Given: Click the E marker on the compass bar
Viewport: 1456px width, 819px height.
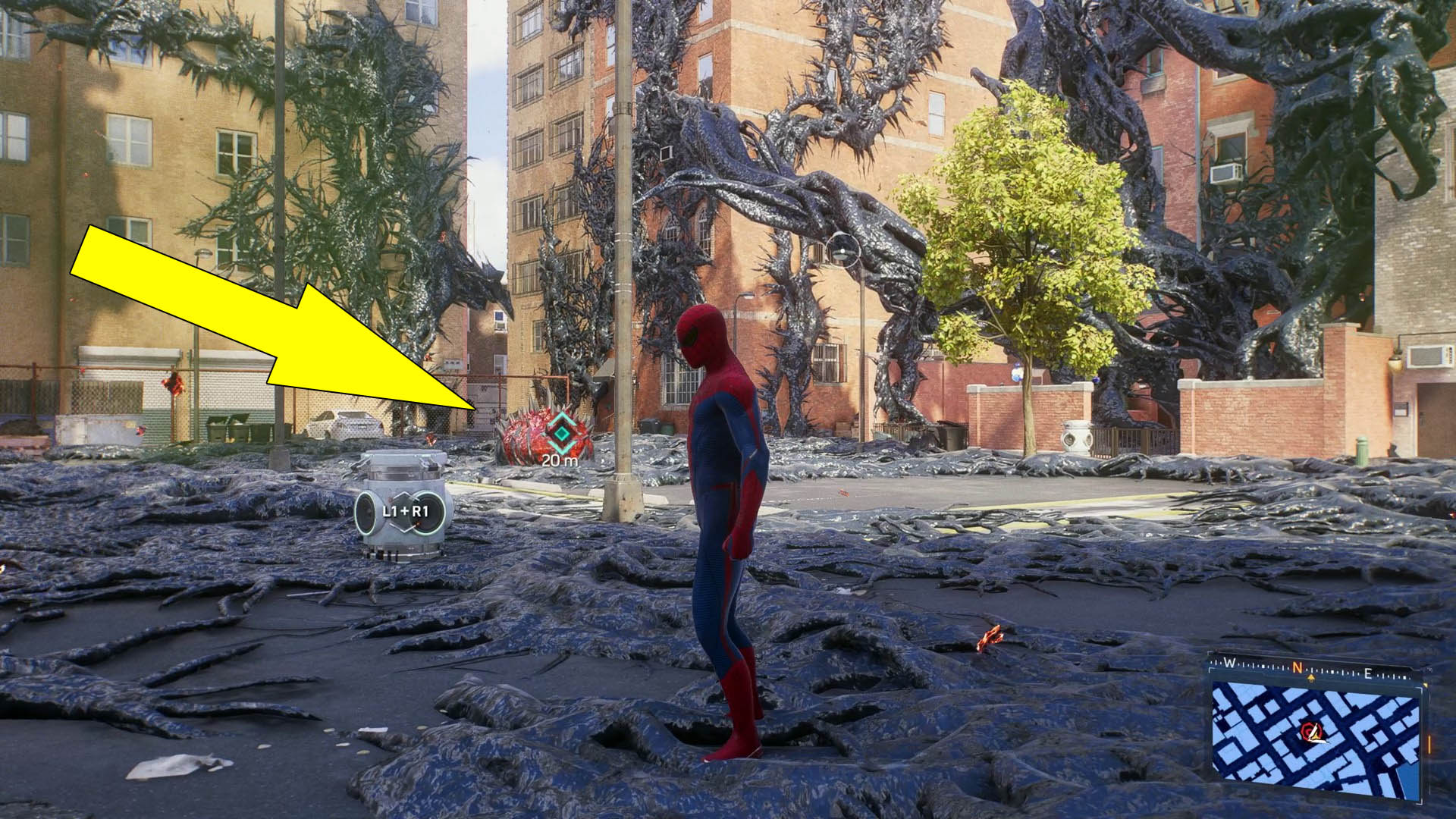Looking at the screenshot, I should tap(1369, 673).
